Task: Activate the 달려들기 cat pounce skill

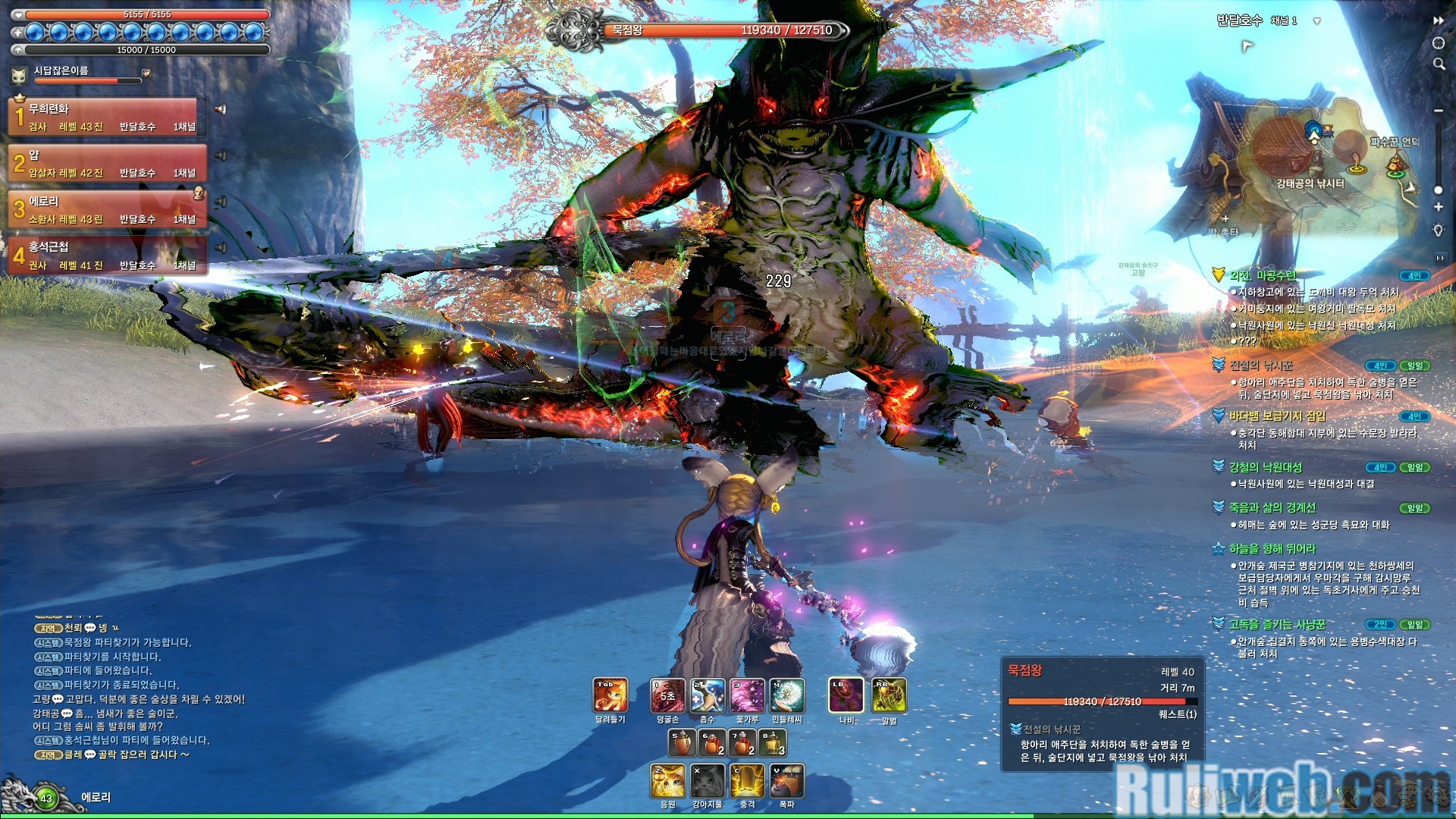Action: point(610,695)
